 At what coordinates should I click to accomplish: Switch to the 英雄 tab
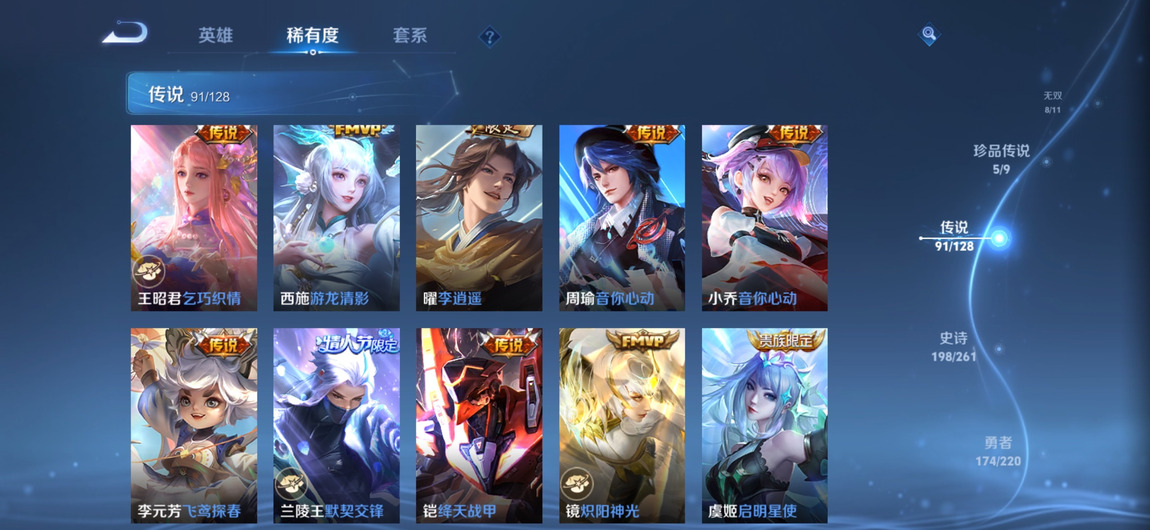[x=215, y=36]
